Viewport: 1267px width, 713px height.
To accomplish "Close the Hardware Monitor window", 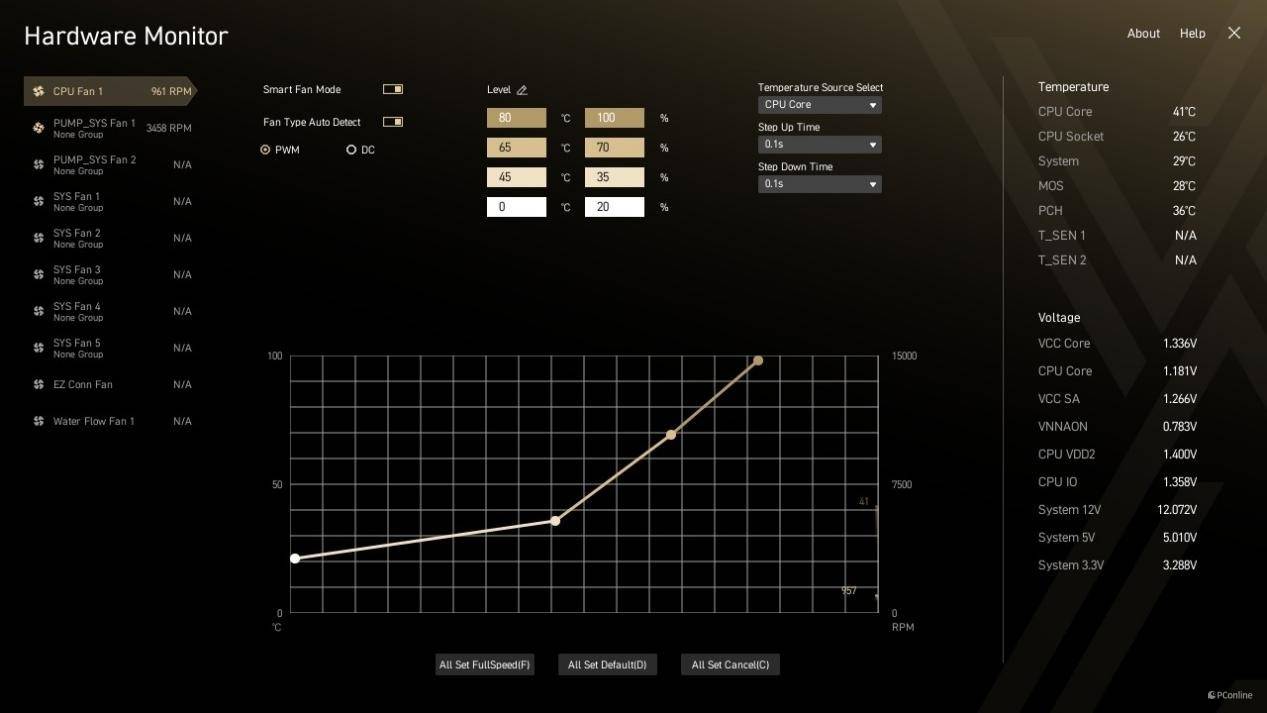I will click(1234, 33).
